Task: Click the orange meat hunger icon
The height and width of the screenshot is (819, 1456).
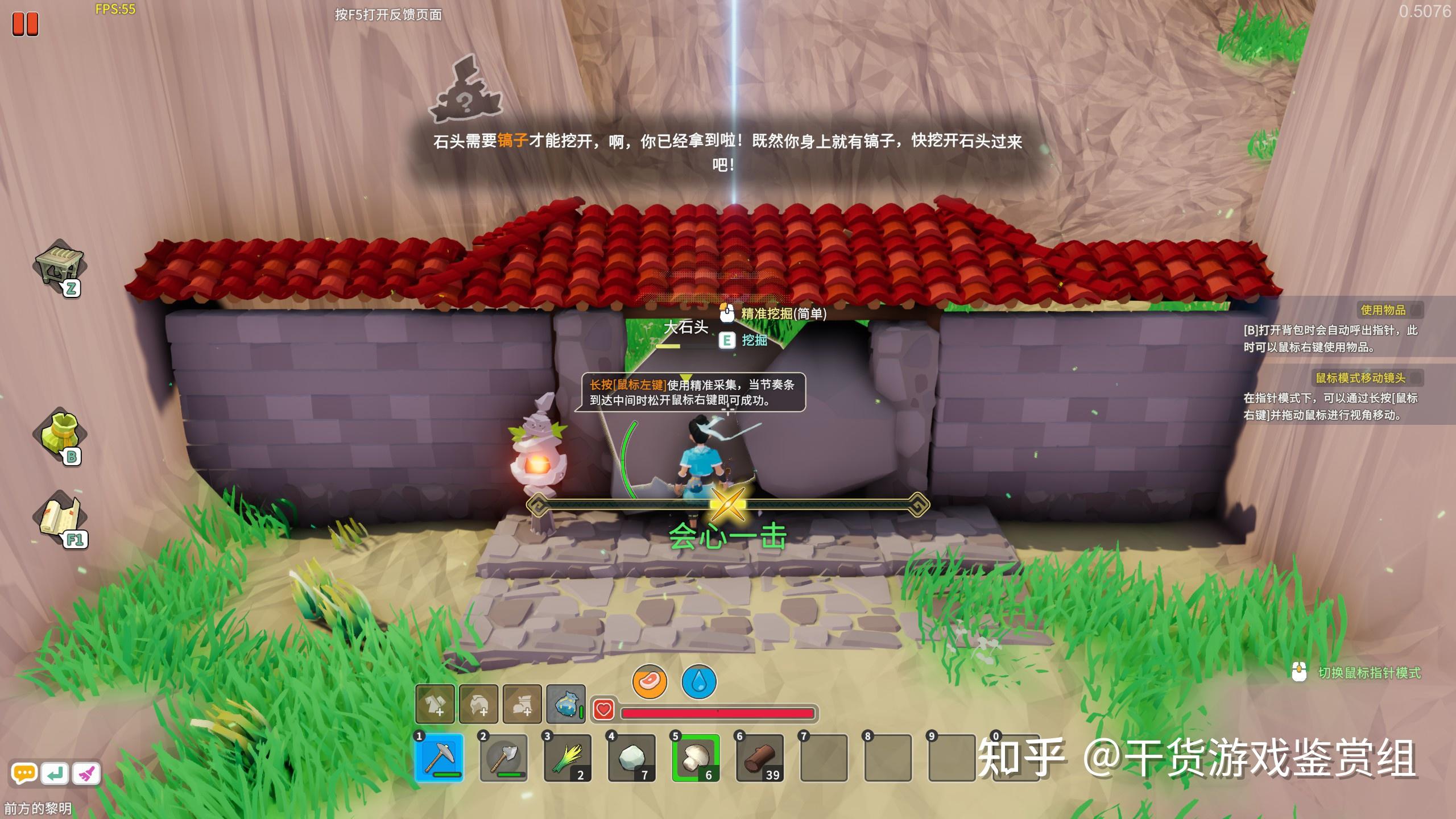Action: tap(650, 681)
